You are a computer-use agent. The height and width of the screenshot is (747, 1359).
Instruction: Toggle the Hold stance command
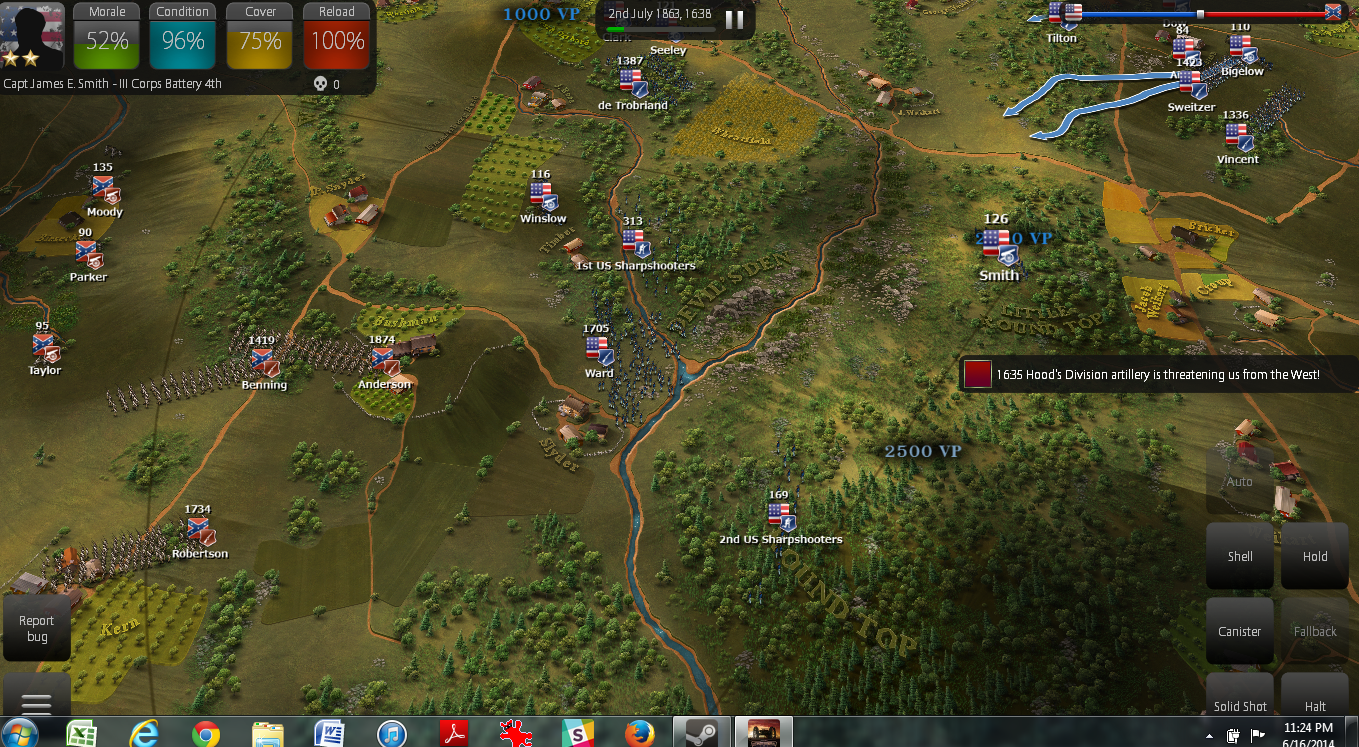(1314, 556)
